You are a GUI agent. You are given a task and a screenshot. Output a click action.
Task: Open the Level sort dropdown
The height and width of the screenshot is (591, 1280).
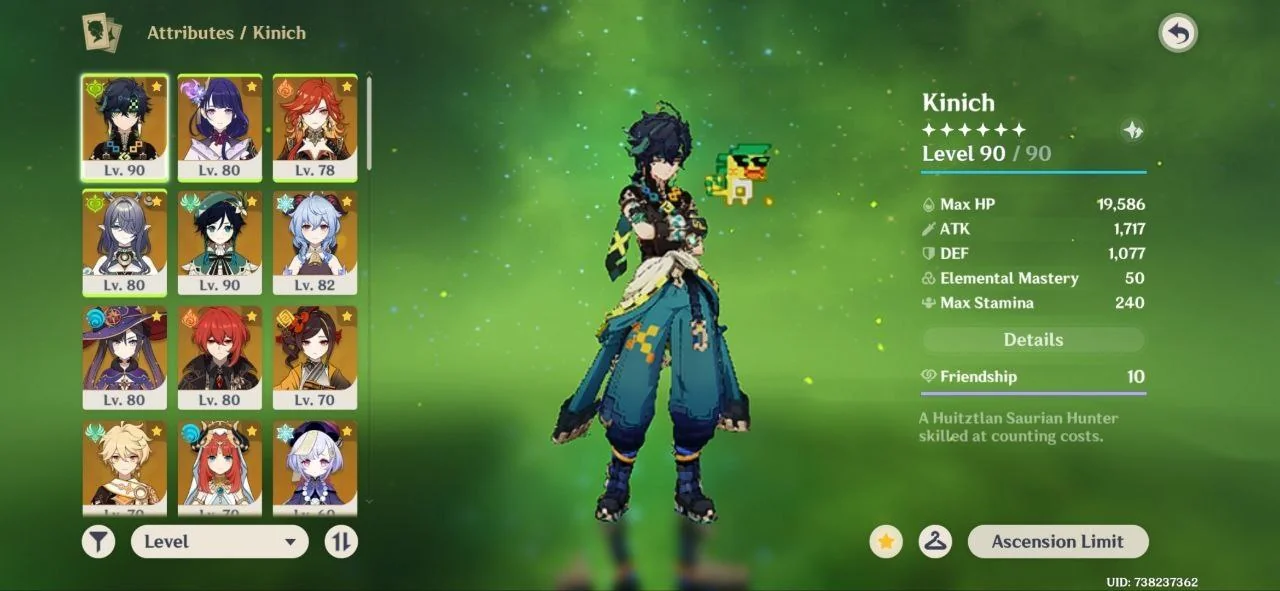click(x=219, y=542)
